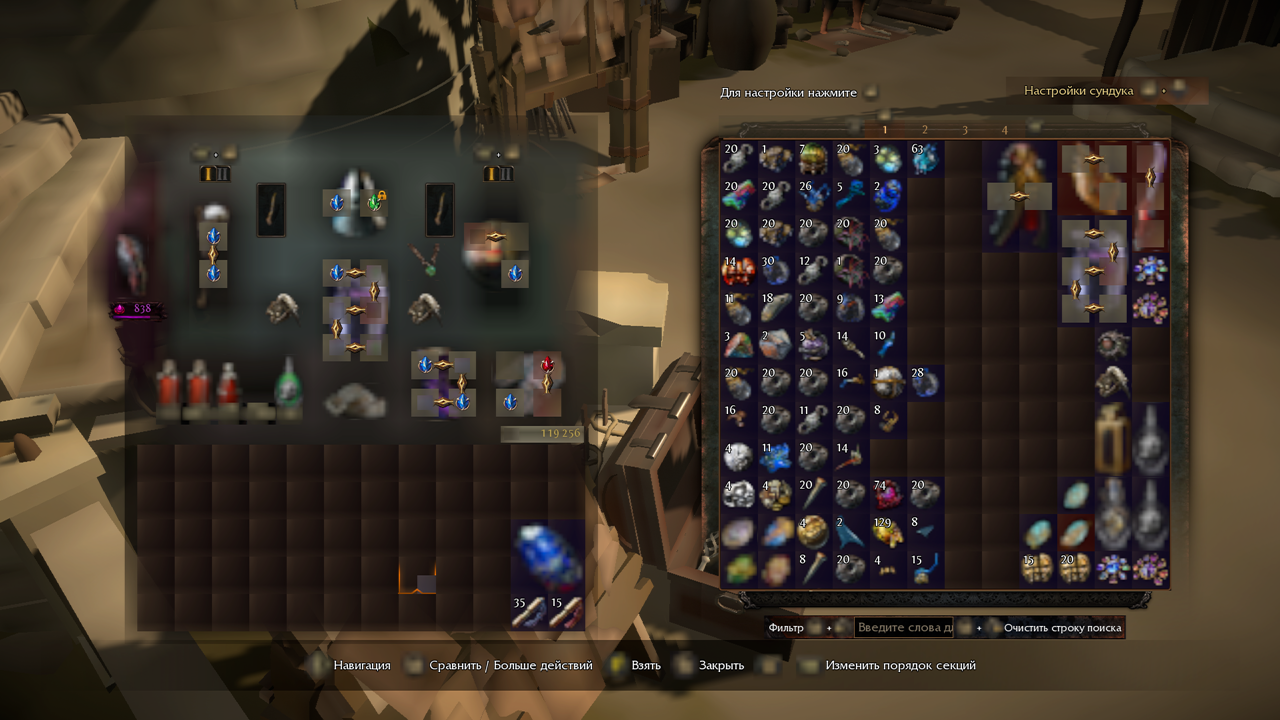This screenshot has width=1280, height=720.
Task: Pick the blue stack of 63
Action: [x=924, y=157]
